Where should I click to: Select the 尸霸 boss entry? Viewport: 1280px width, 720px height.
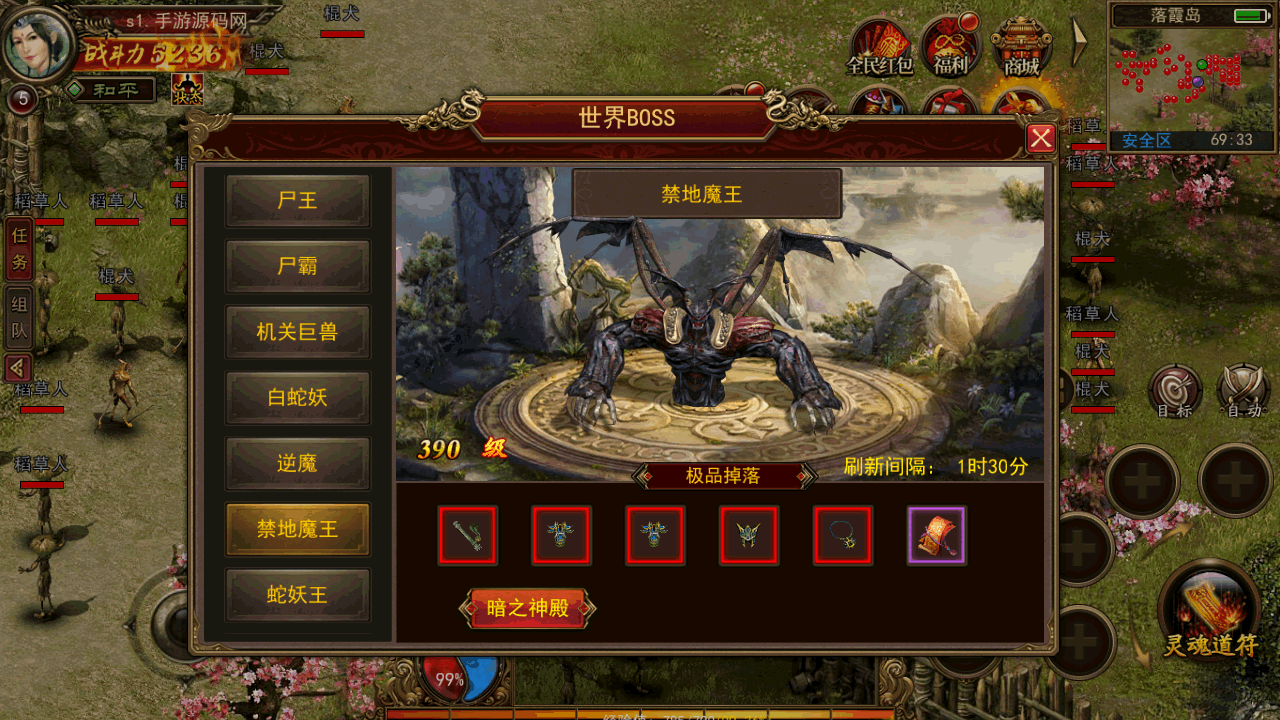pos(298,267)
